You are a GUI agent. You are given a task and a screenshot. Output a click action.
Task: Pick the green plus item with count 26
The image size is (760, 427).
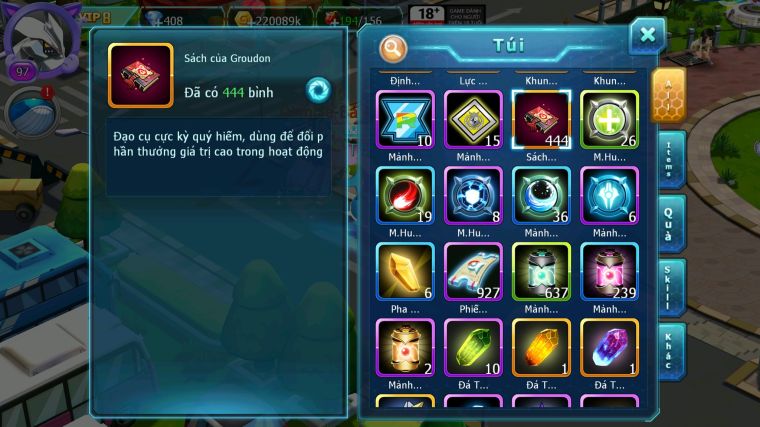(x=609, y=120)
